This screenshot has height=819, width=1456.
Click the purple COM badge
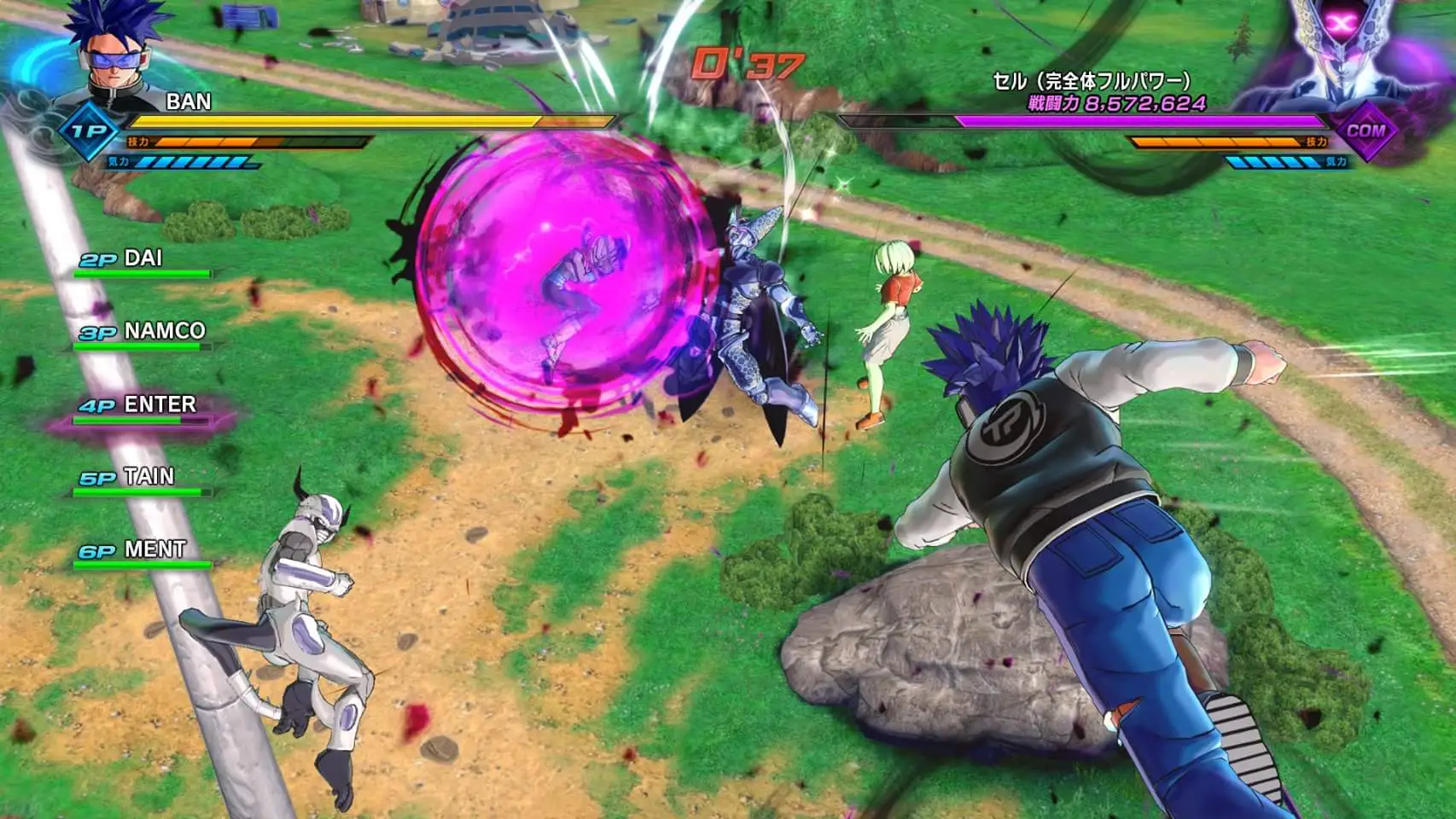click(1366, 131)
